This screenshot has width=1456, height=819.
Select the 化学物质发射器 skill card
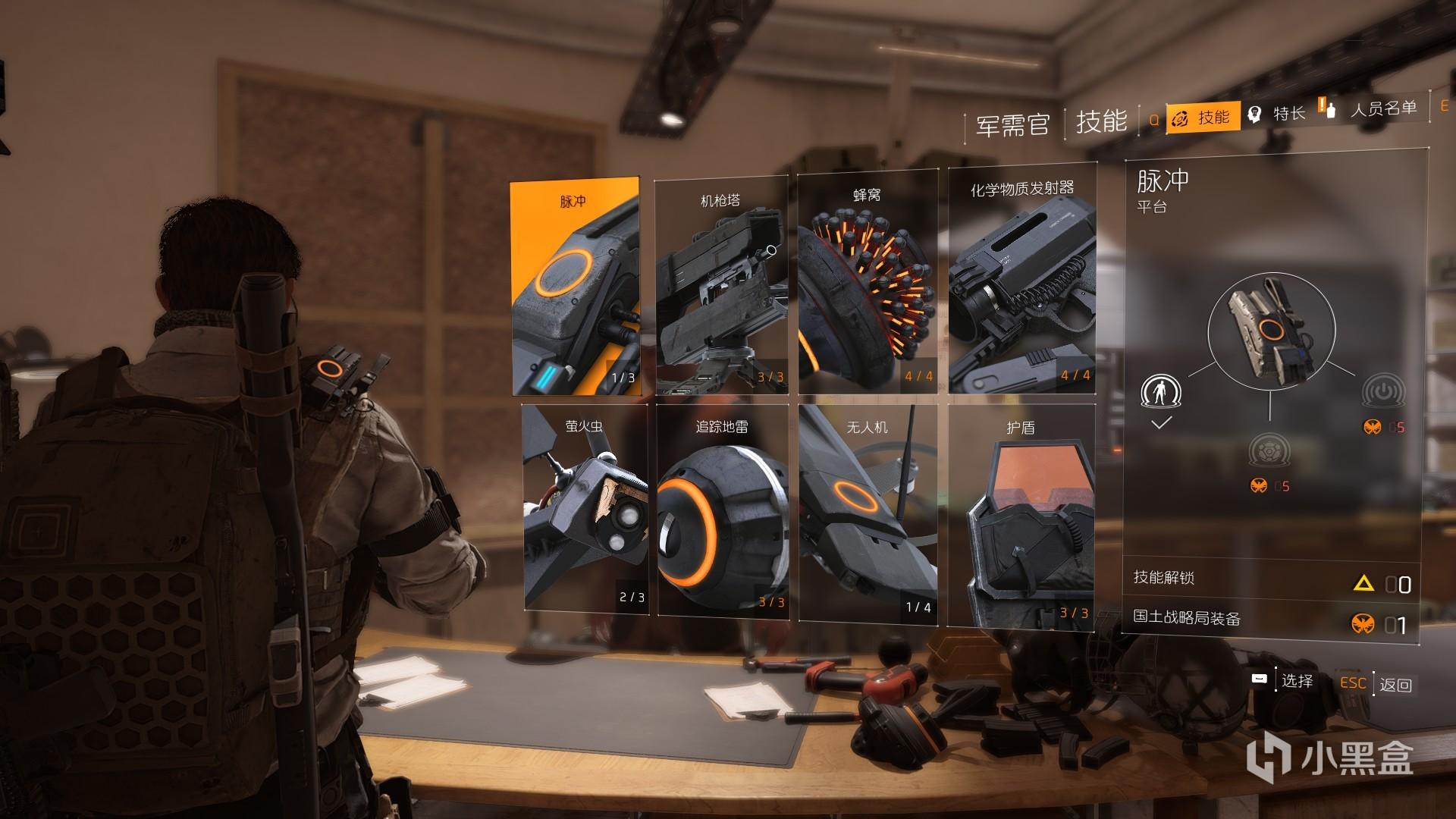pyautogui.click(x=1021, y=282)
